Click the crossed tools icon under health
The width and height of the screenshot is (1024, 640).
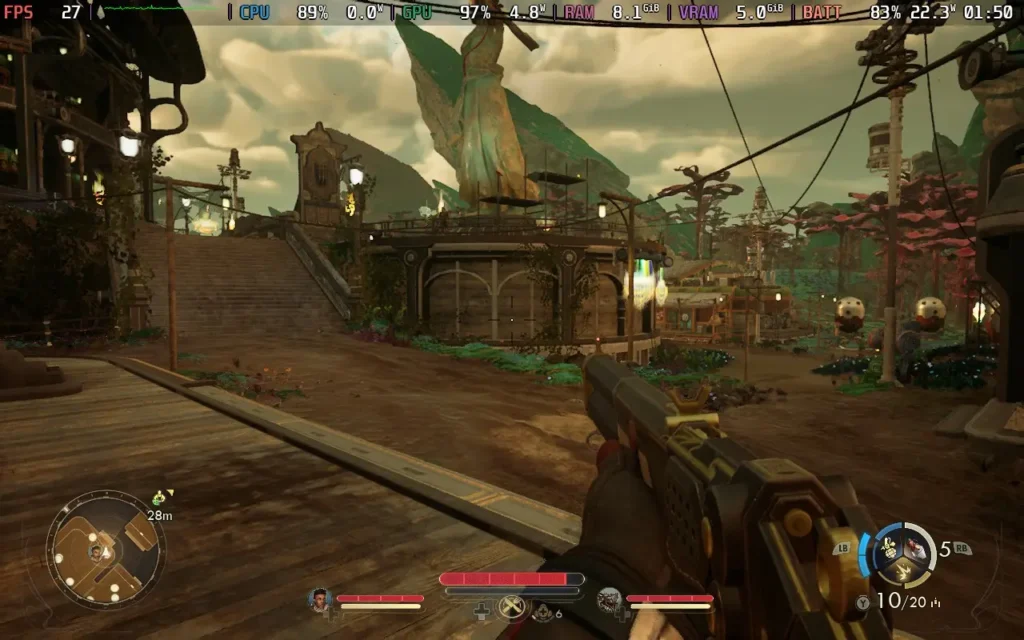512,605
